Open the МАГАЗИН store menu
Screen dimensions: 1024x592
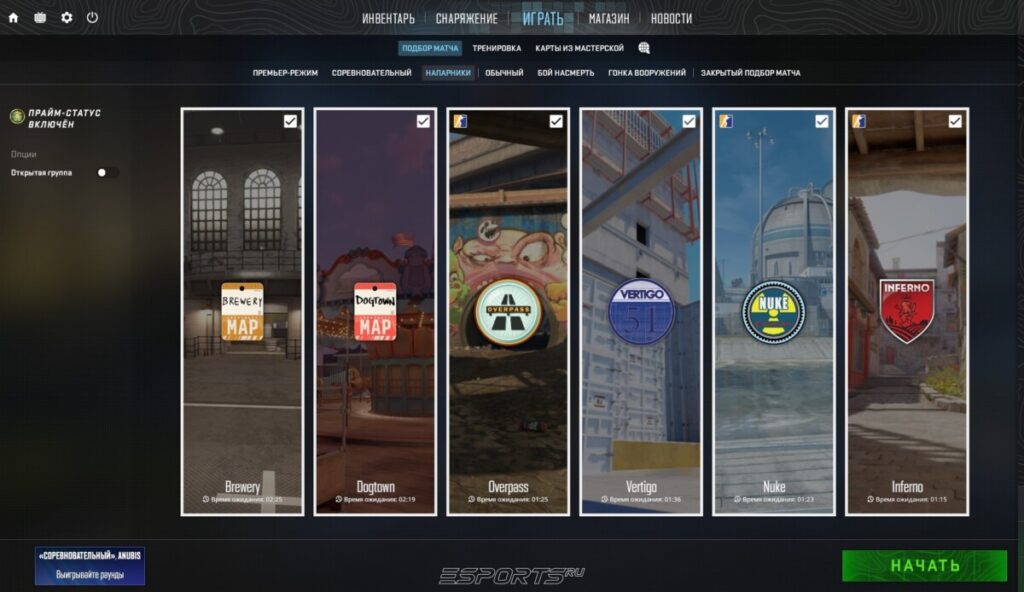[x=609, y=18]
